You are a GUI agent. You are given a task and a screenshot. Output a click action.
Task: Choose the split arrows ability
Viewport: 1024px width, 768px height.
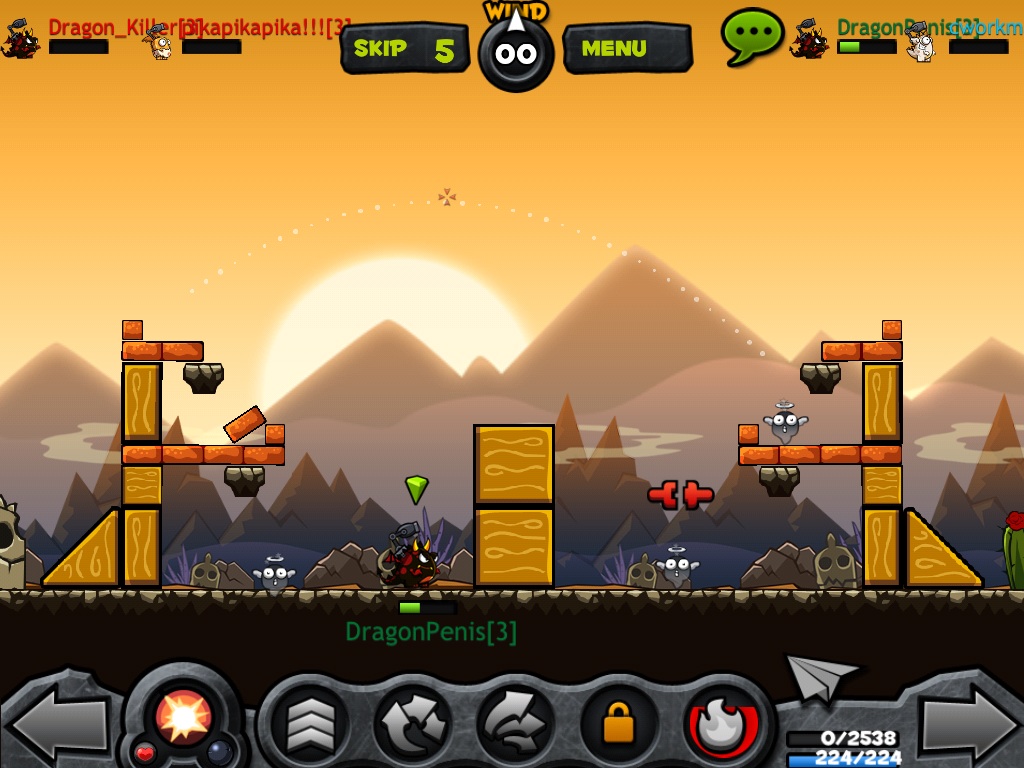tap(412, 724)
